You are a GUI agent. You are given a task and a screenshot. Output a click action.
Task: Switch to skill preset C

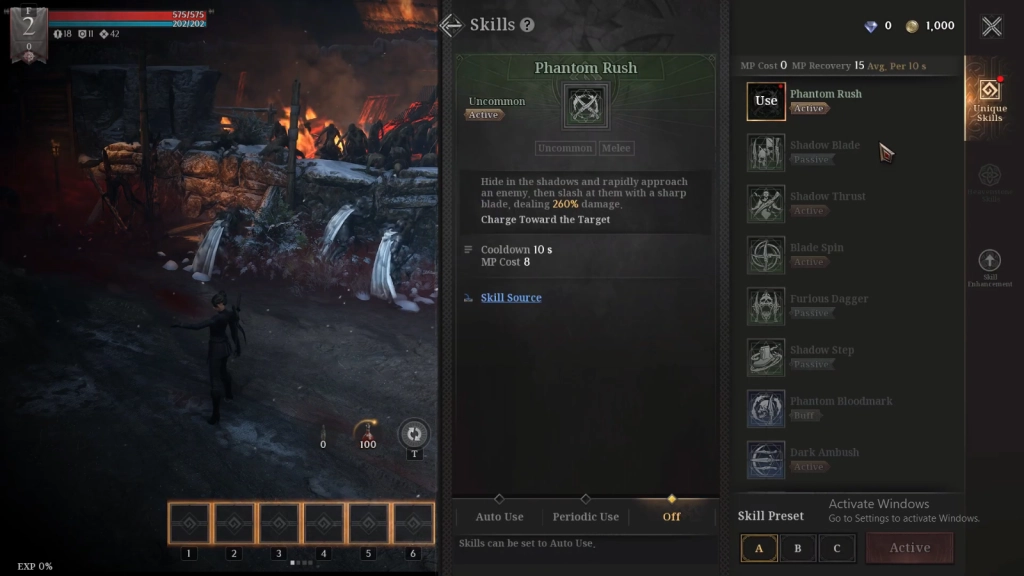(x=836, y=548)
